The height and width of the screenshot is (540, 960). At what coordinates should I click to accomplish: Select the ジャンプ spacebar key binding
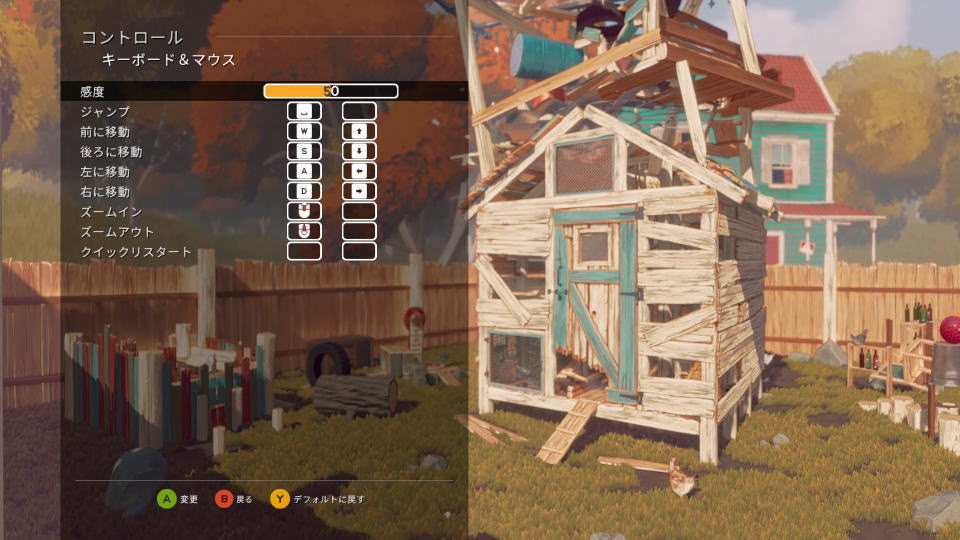coord(304,111)
